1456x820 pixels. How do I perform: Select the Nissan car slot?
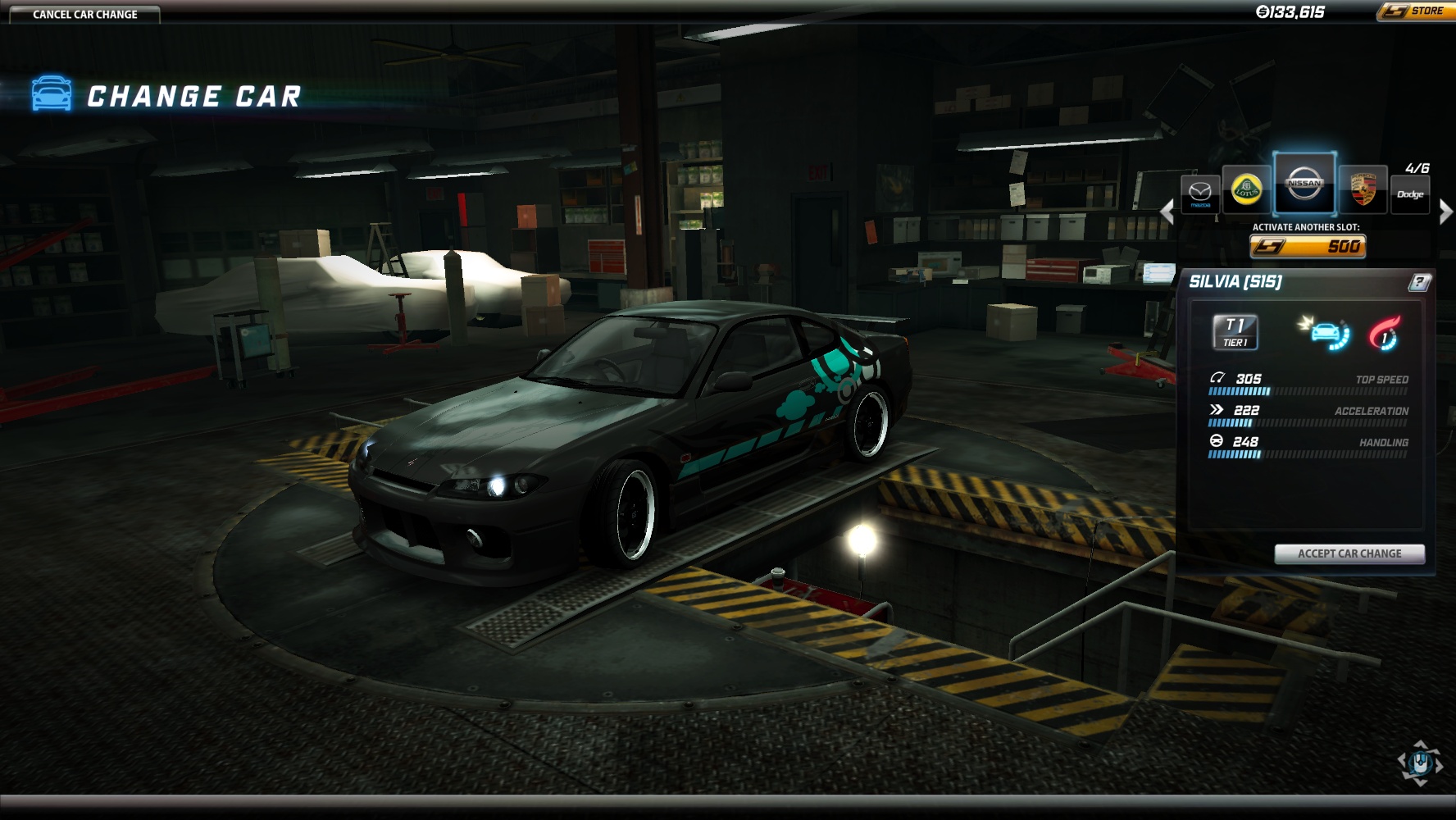click(1304, 184)
